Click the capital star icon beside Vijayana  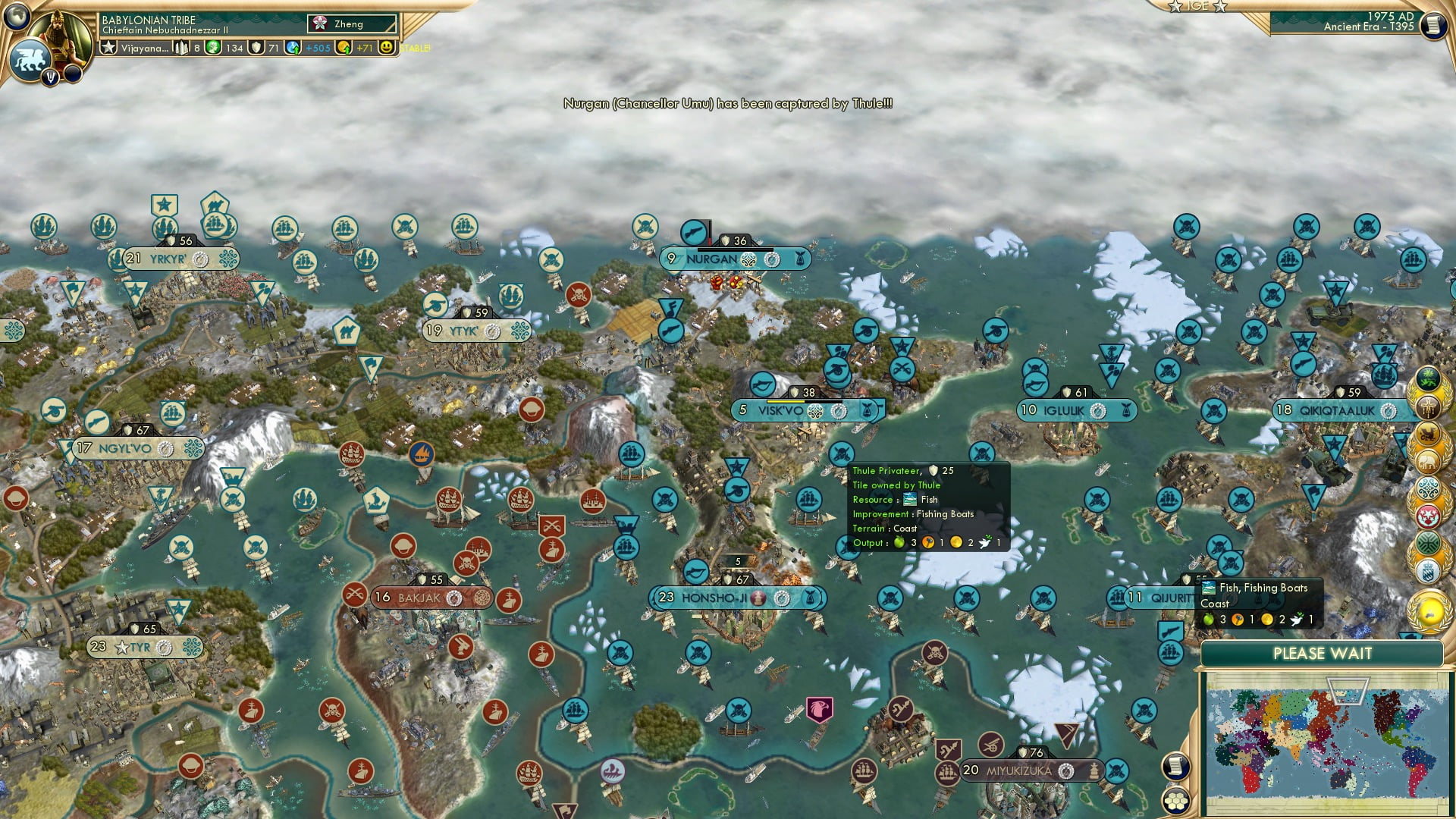109,49
